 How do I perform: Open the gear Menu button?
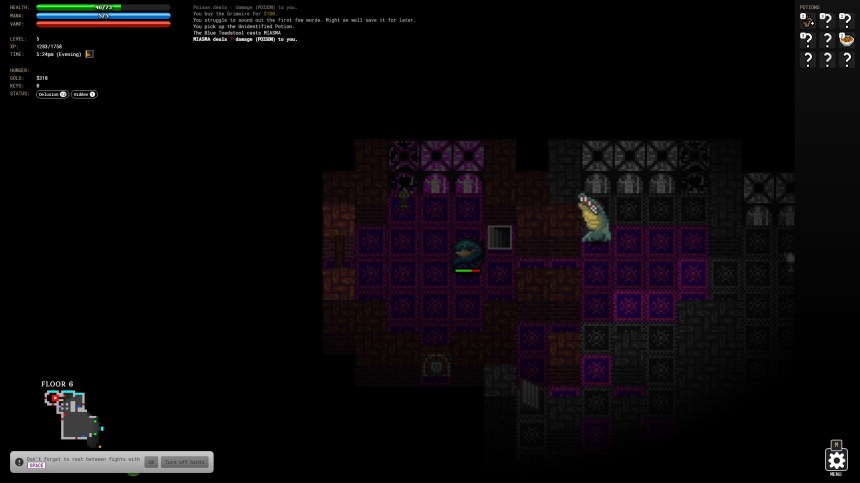pyautogui.click(x=836, y=460)
